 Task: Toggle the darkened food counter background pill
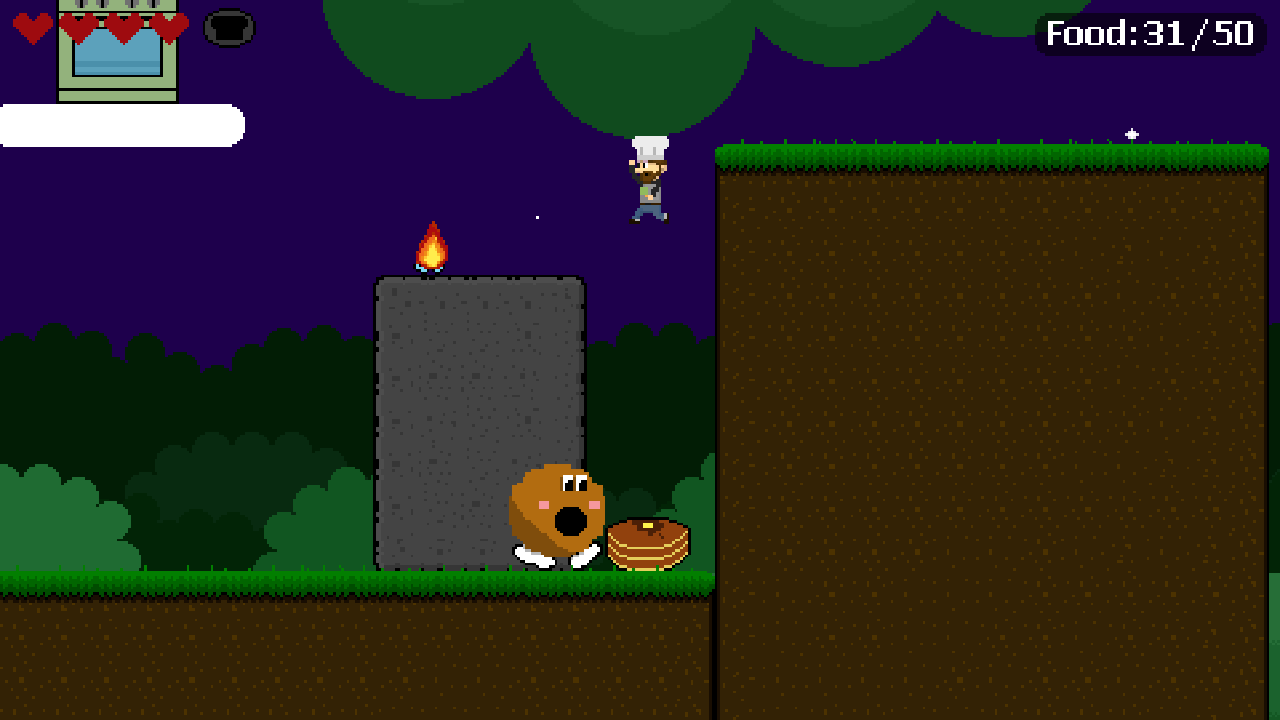click(x=1150, y=33)
